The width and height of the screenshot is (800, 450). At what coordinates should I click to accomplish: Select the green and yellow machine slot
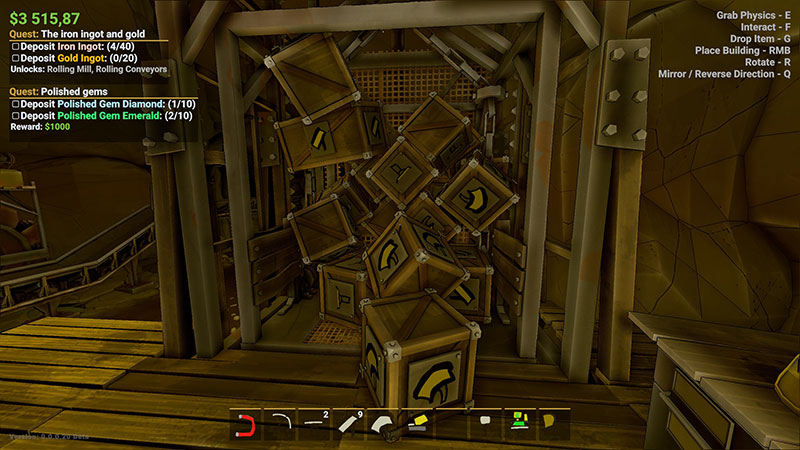[520, 425]
